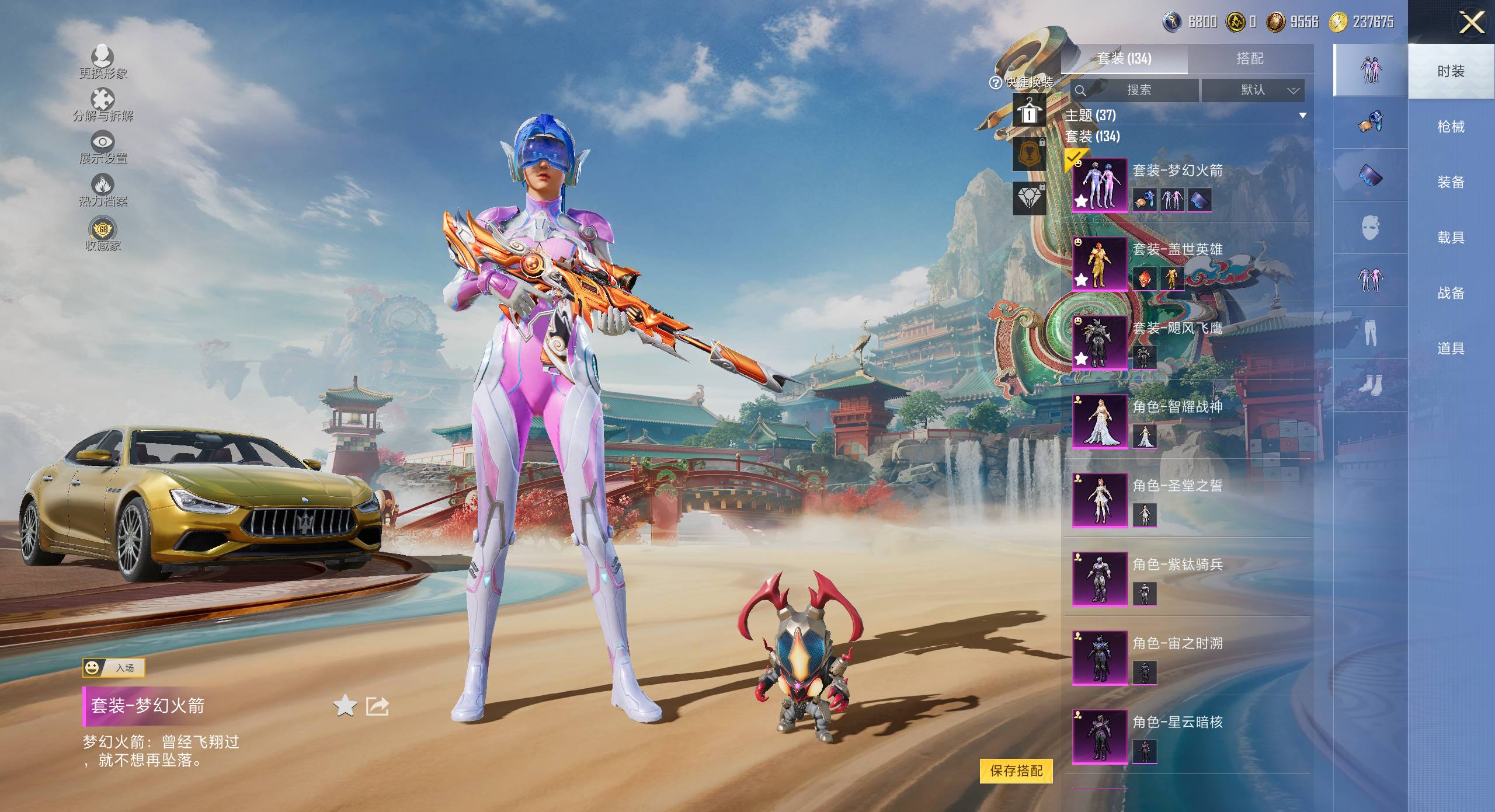Open 更换形象 to change appearance

point(103,61)
